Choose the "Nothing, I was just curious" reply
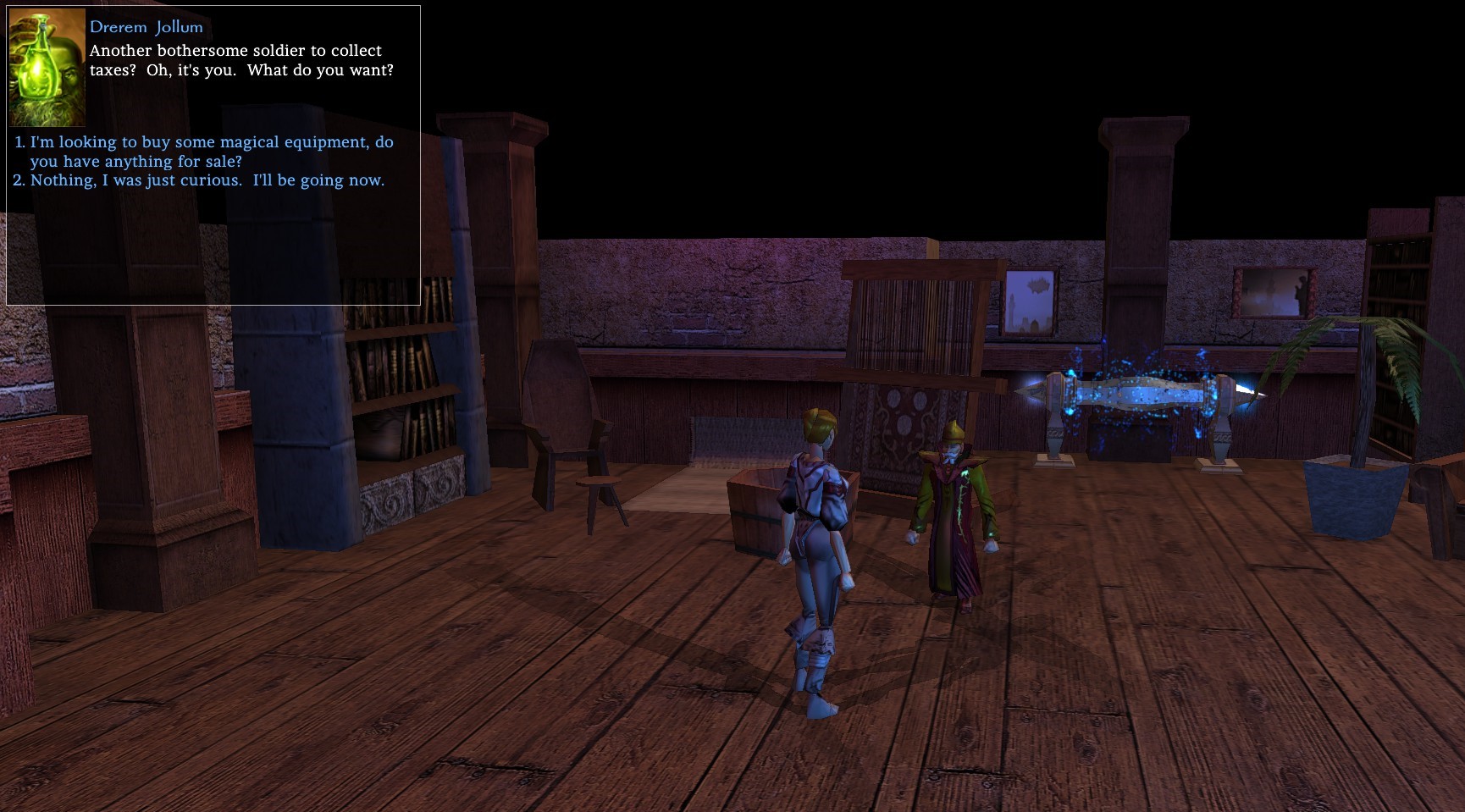Viewport: 1465px width, 812px height. (x=207, y=180)
